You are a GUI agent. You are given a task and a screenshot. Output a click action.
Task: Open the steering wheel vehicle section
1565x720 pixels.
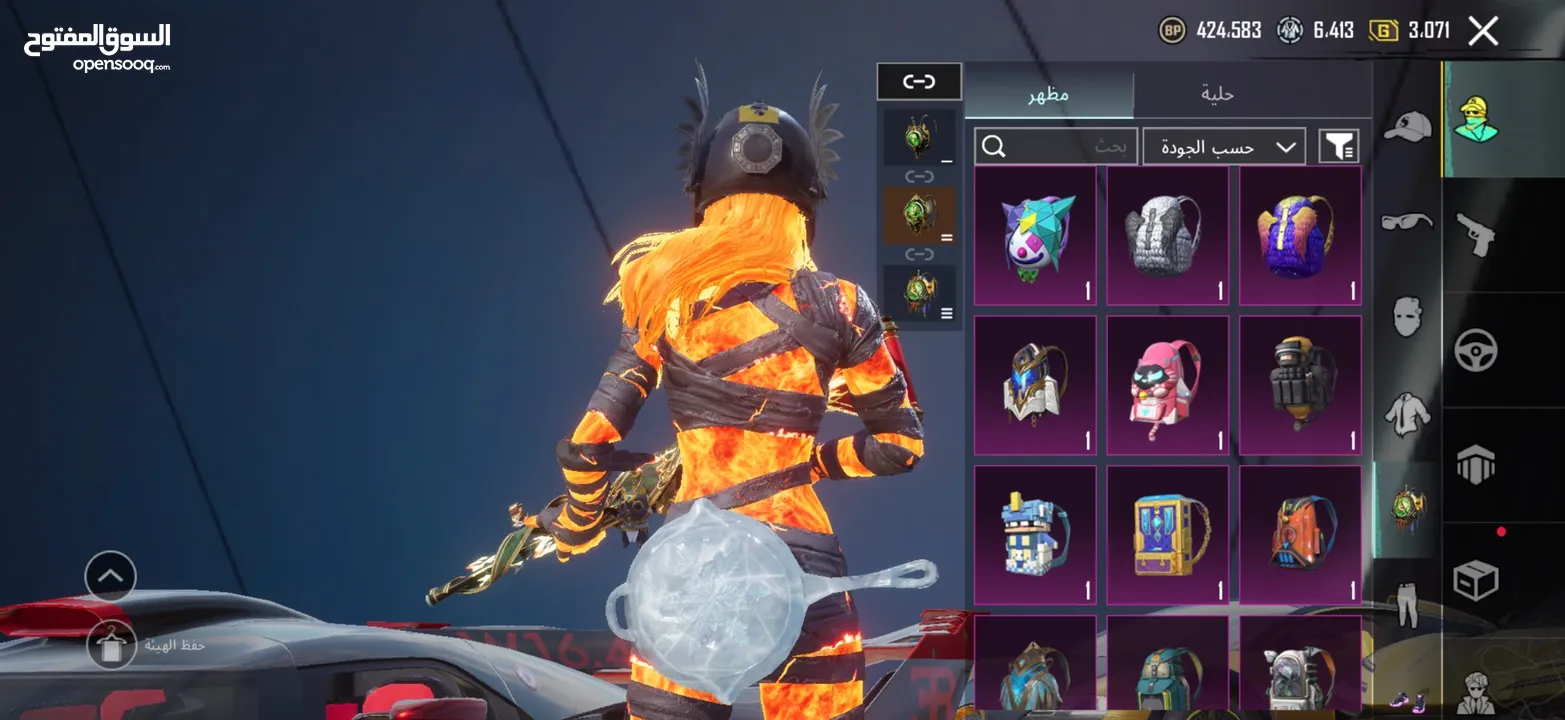(1475, 350)
